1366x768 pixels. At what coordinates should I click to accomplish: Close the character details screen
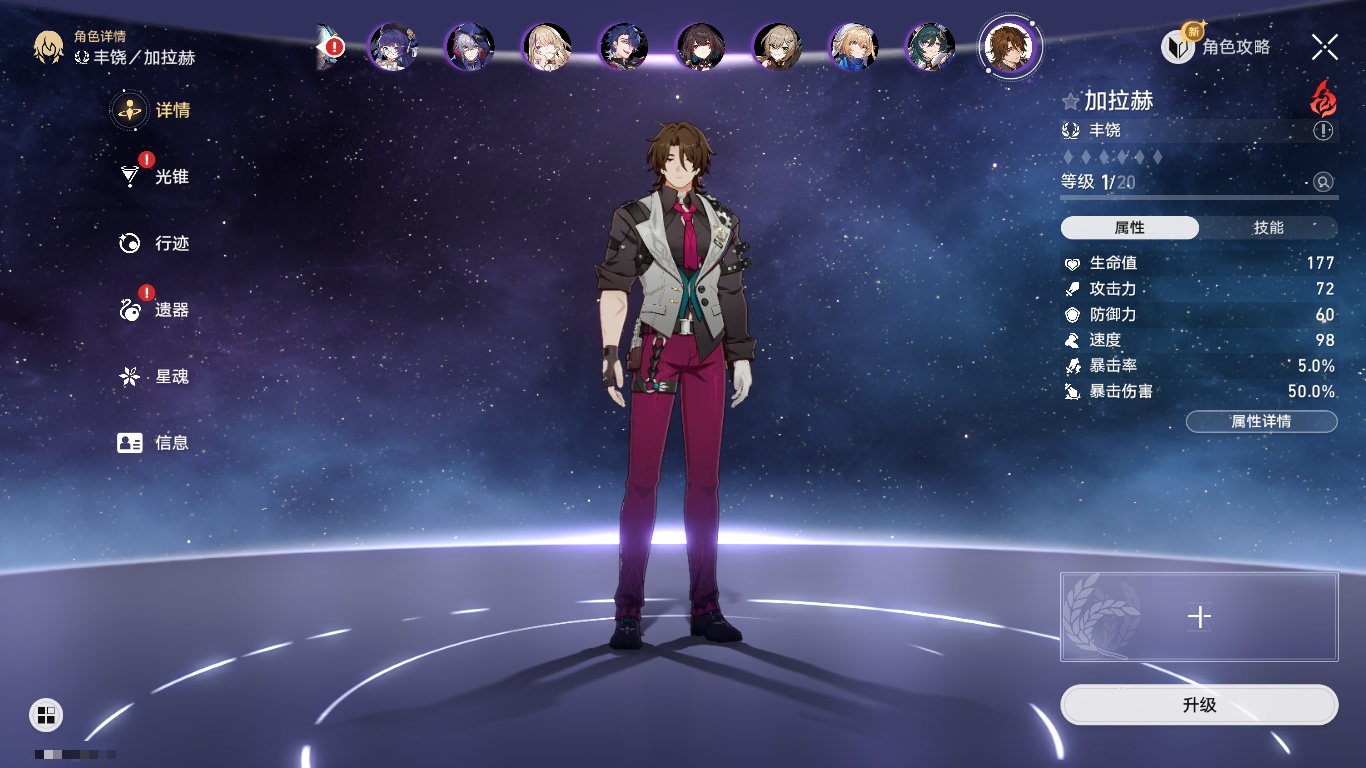coord(1325,46)
